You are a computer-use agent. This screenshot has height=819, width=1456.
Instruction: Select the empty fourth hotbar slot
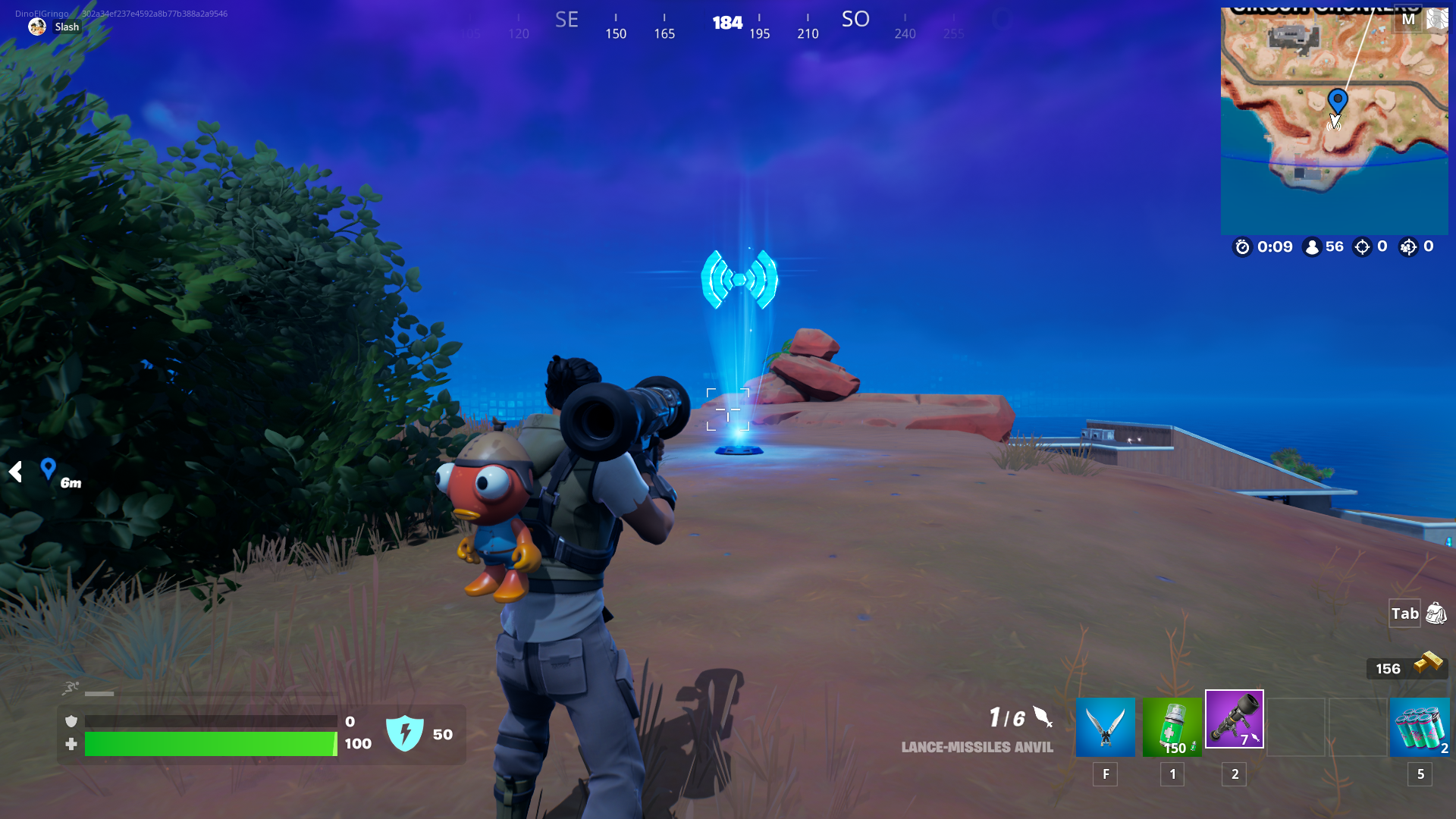[1297, 726]
